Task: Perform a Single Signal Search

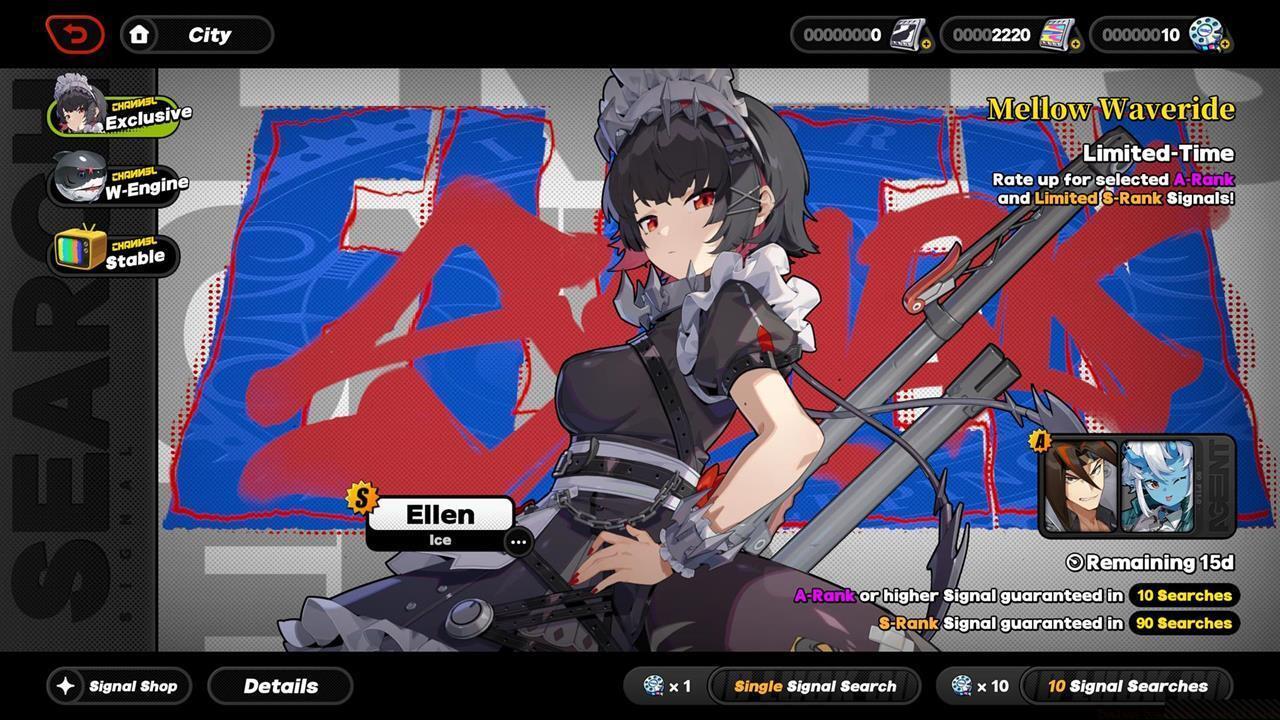Action: (x=812, y=686)
